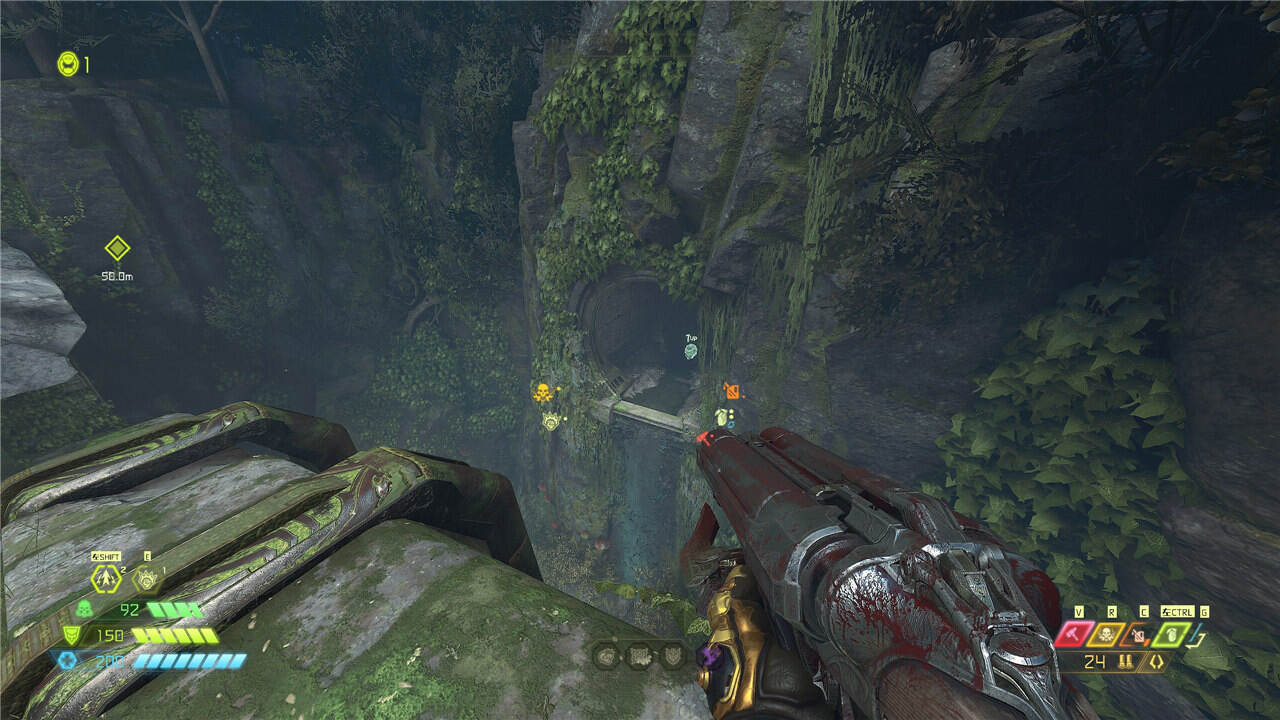Choose the yellow Blood Punch slot under R
This screenshot has width=1280, height=720.
coord(1107,633)
